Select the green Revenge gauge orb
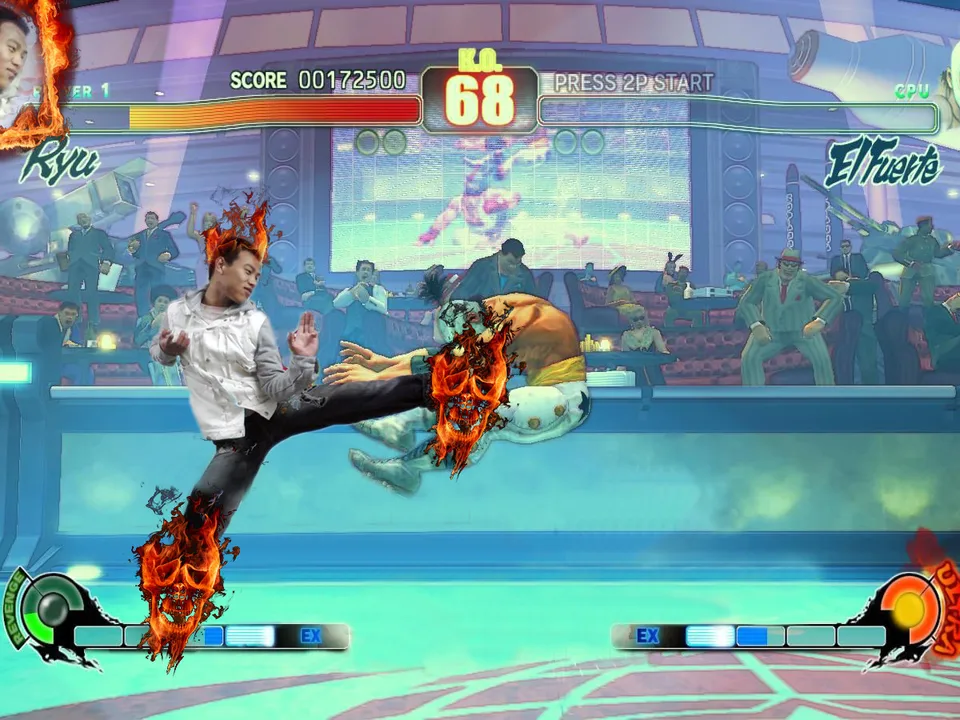Image resolution: width=960 pixels, height=720 pixels. [x=45, y=605]
